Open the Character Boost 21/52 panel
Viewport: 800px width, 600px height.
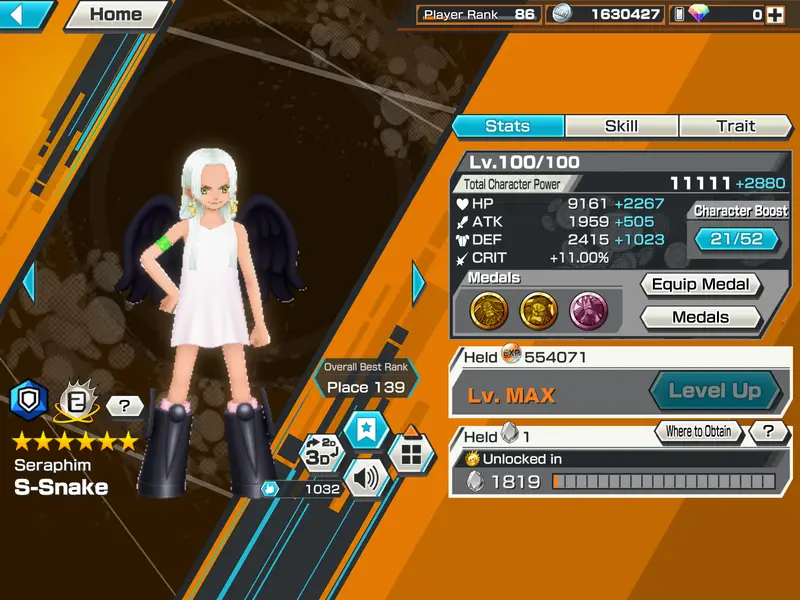[735, 239]
